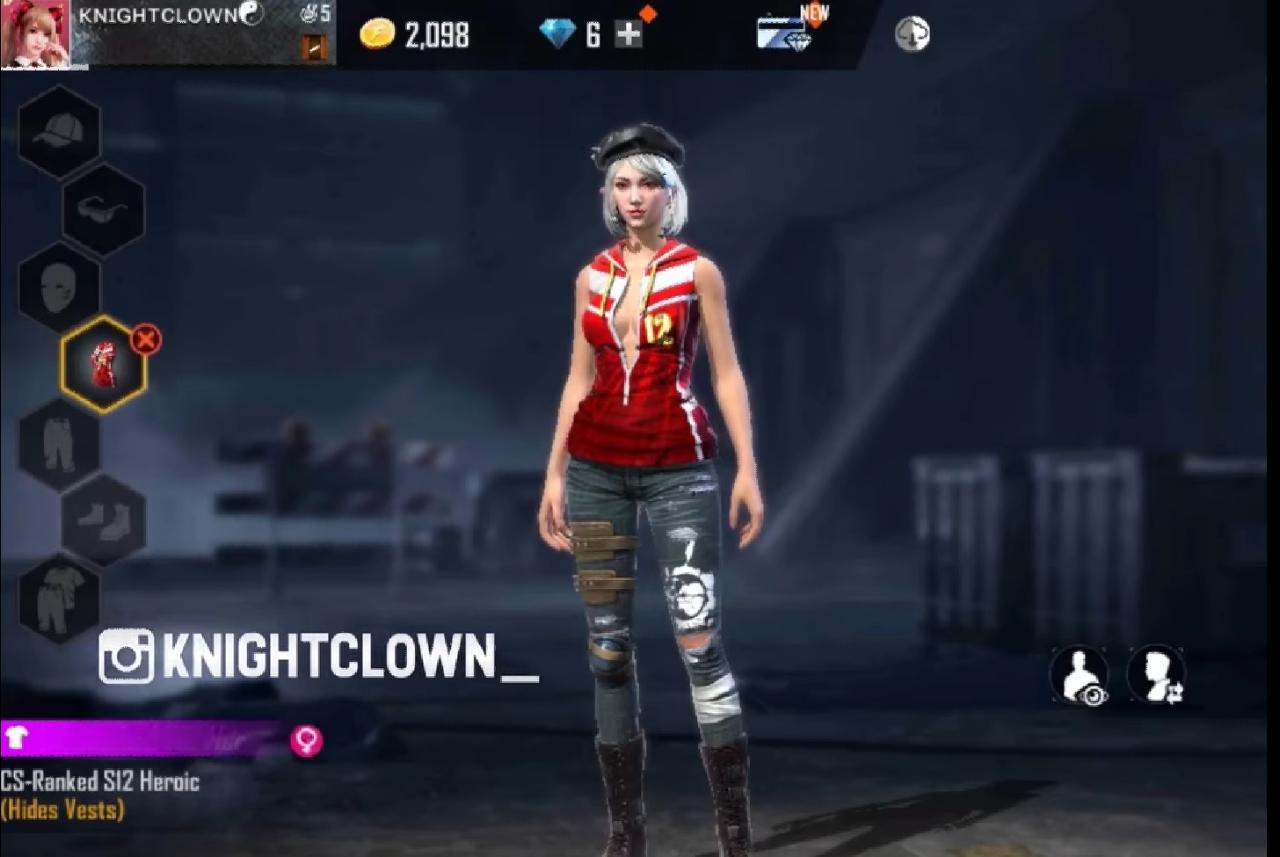The width and height of the screenshot is (1280, 857).
Task: Open the pants category slot
Action: tap(59, 444)
